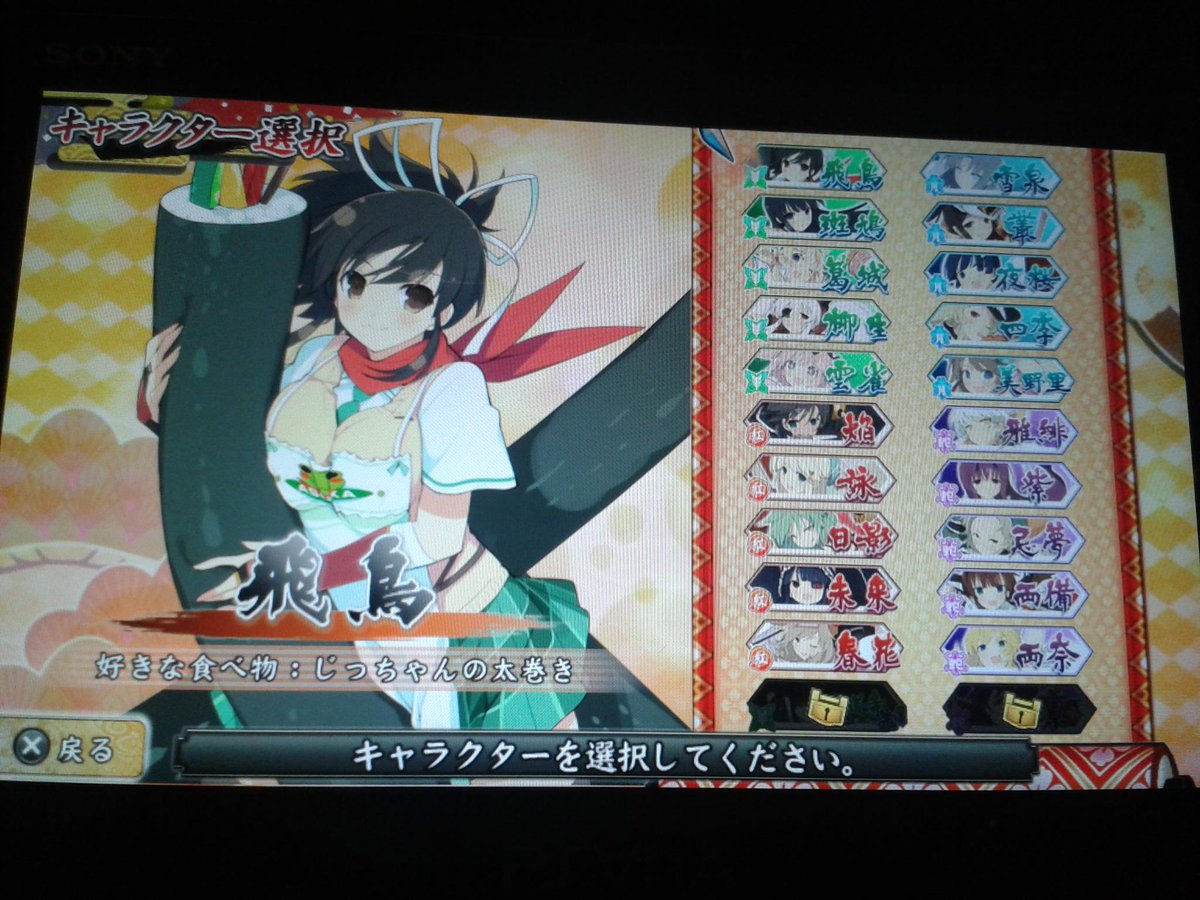Choose 叢 (Murakumo) from the list

[993, 225]
